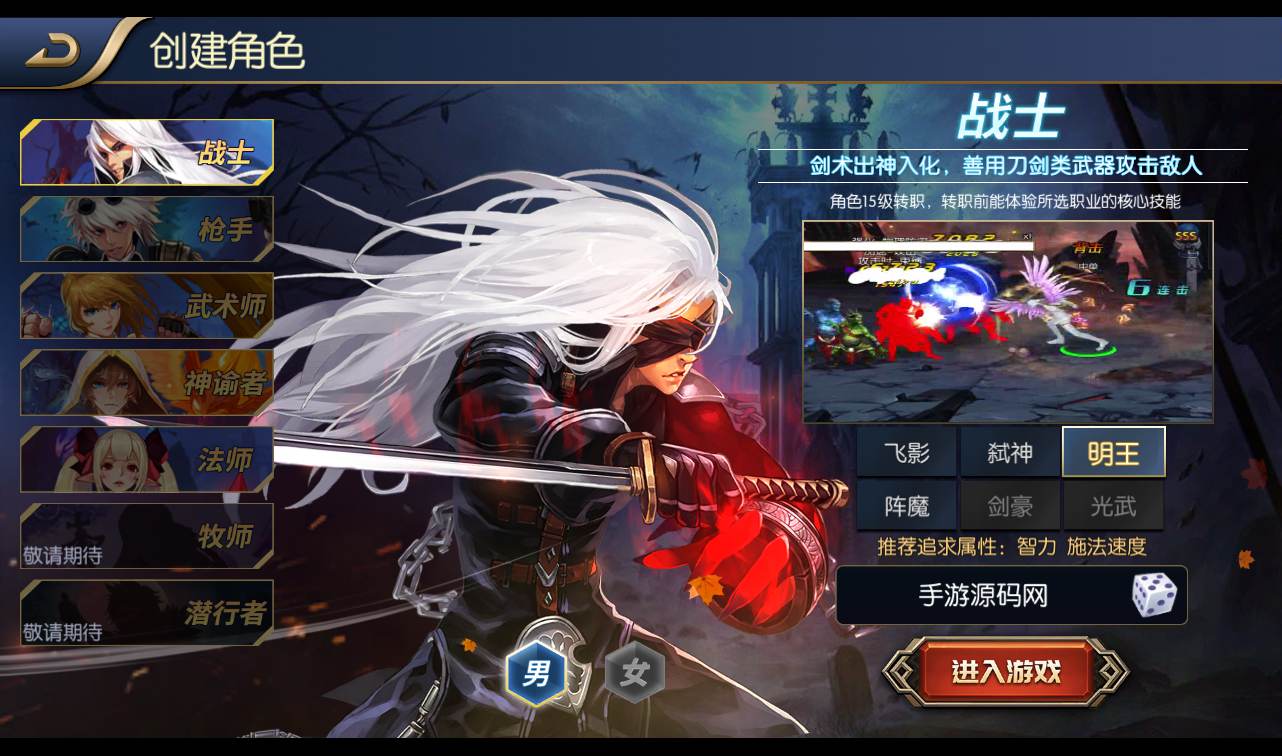Choose the 阵魔 subclass option
1282x756 pixels.
click(x=908, y=505)
